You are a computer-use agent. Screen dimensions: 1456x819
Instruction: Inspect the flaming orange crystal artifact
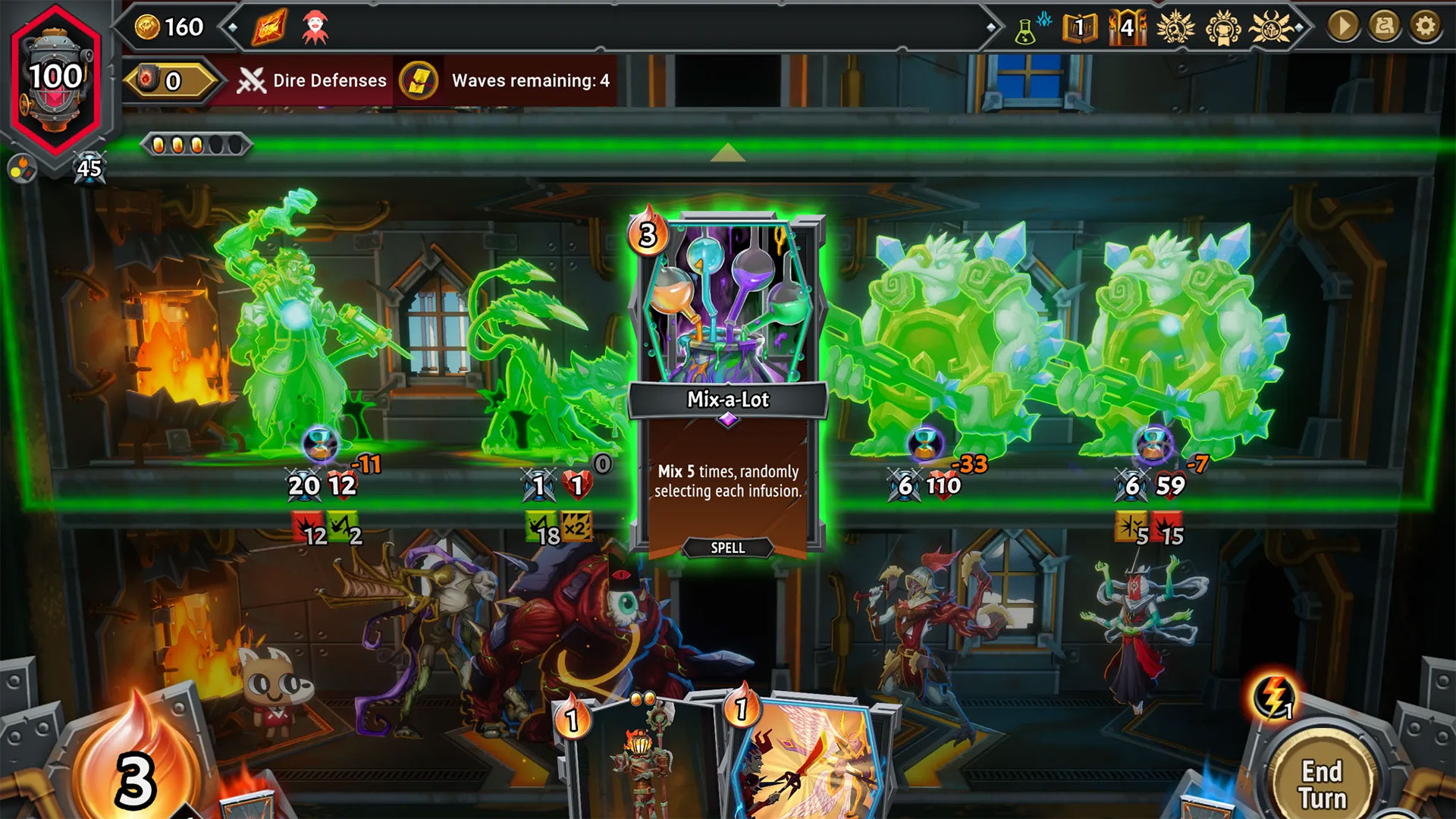click(270, 28)
